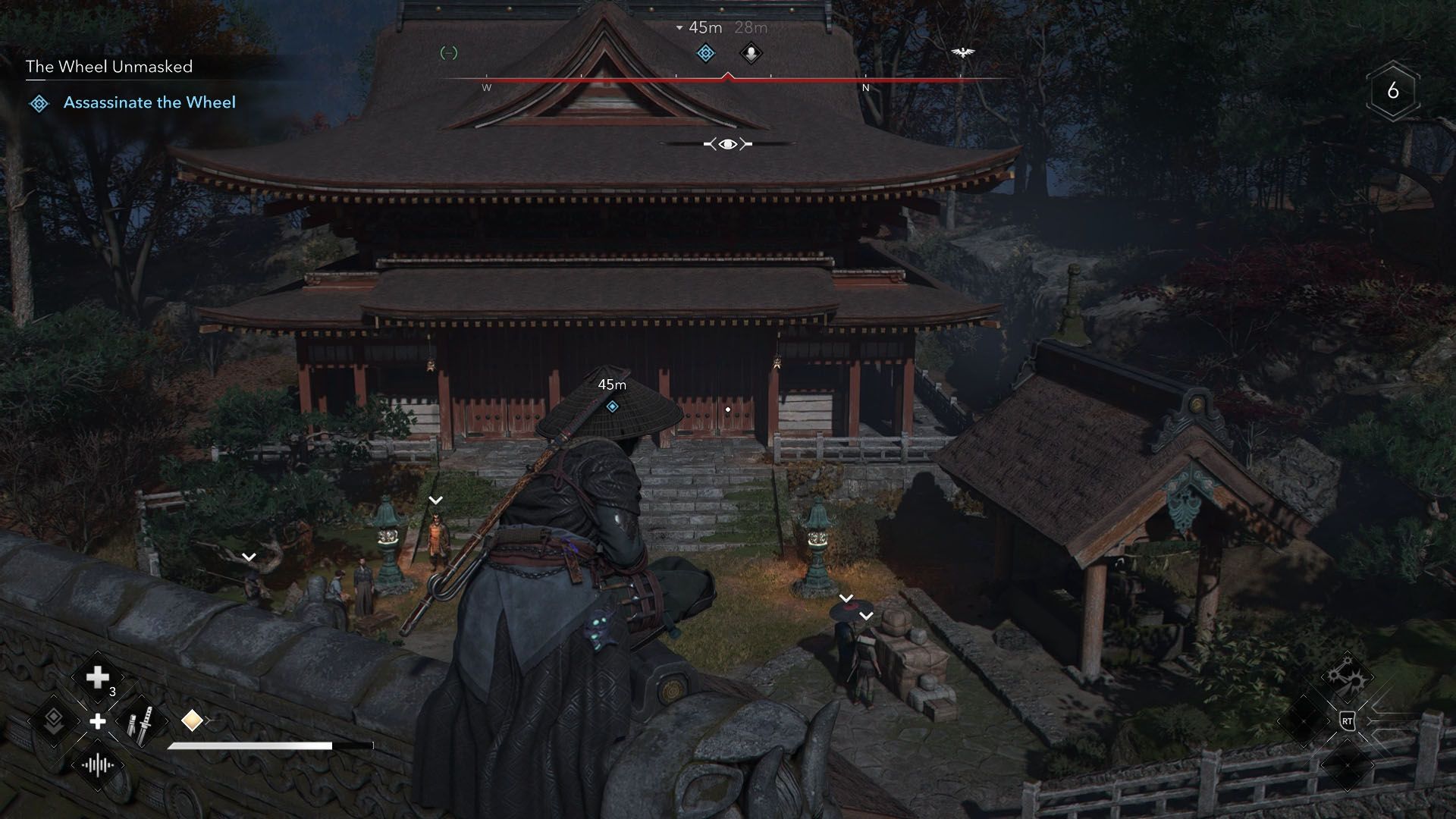
Task: Click the Assassinate the Wheel objective text
Action: pos(150,103)
